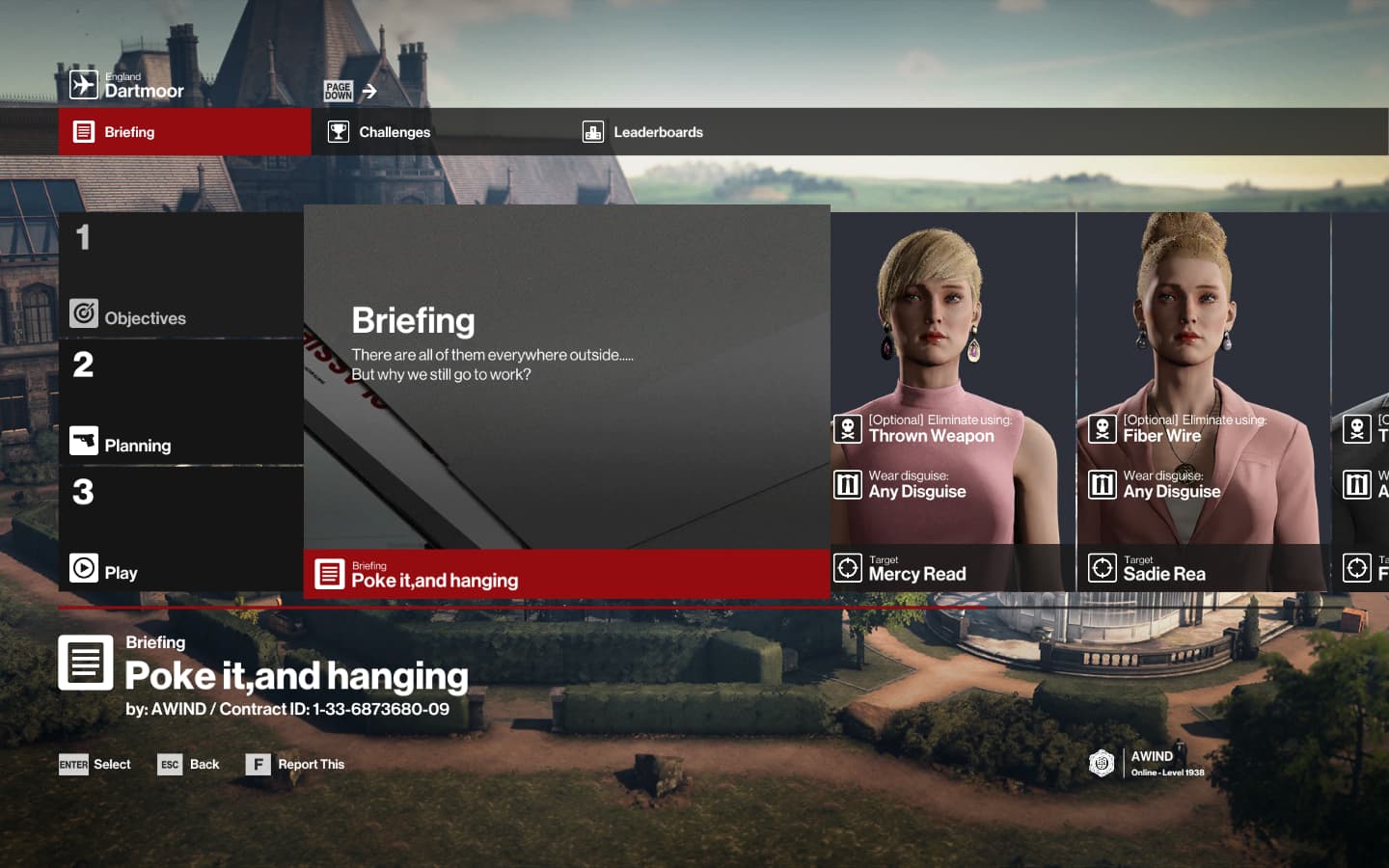
Task: Go Back using the bottom prompt
Action: [x=189, y=765]
